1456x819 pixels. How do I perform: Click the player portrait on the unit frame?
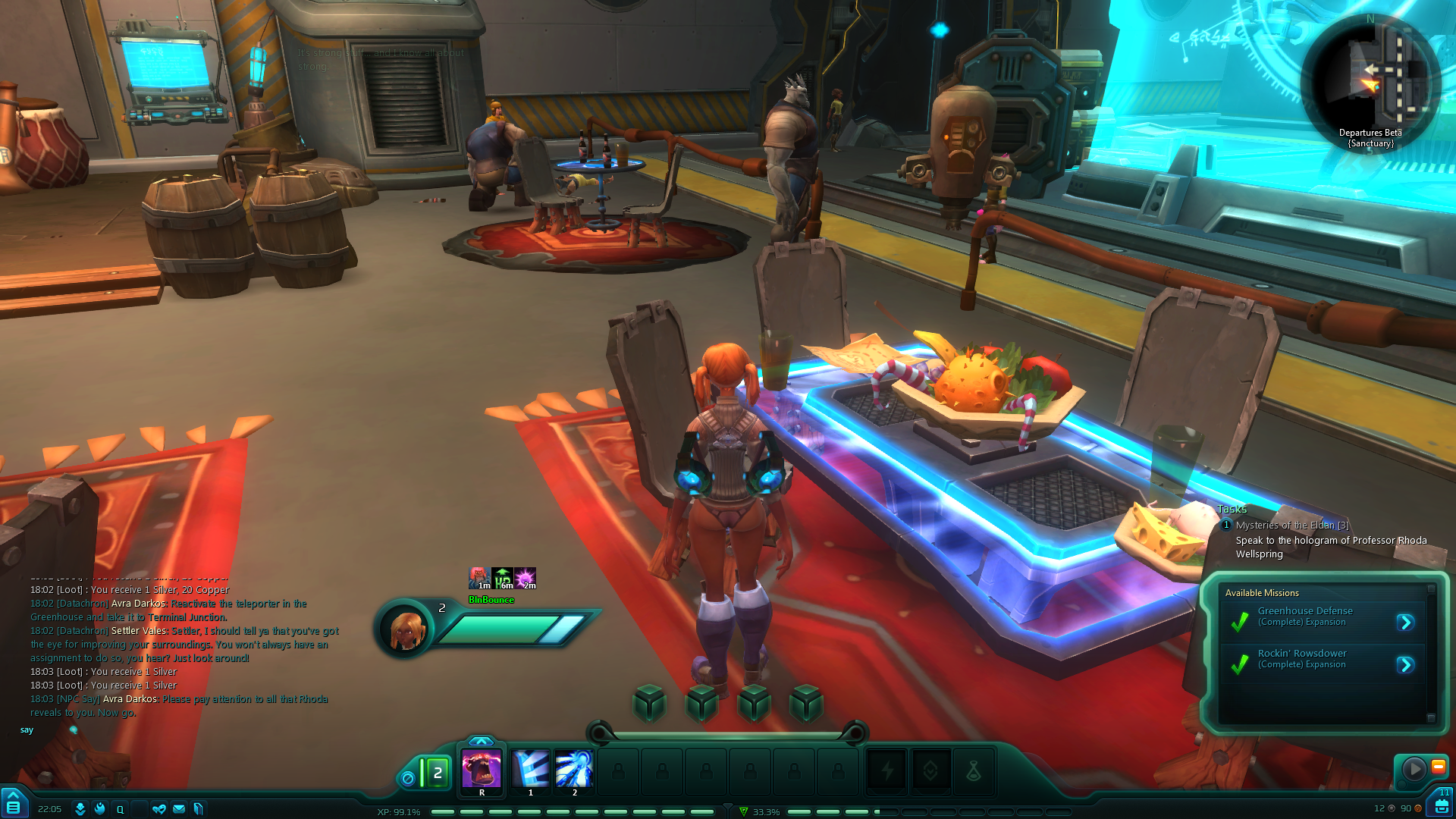click(405, 629)
